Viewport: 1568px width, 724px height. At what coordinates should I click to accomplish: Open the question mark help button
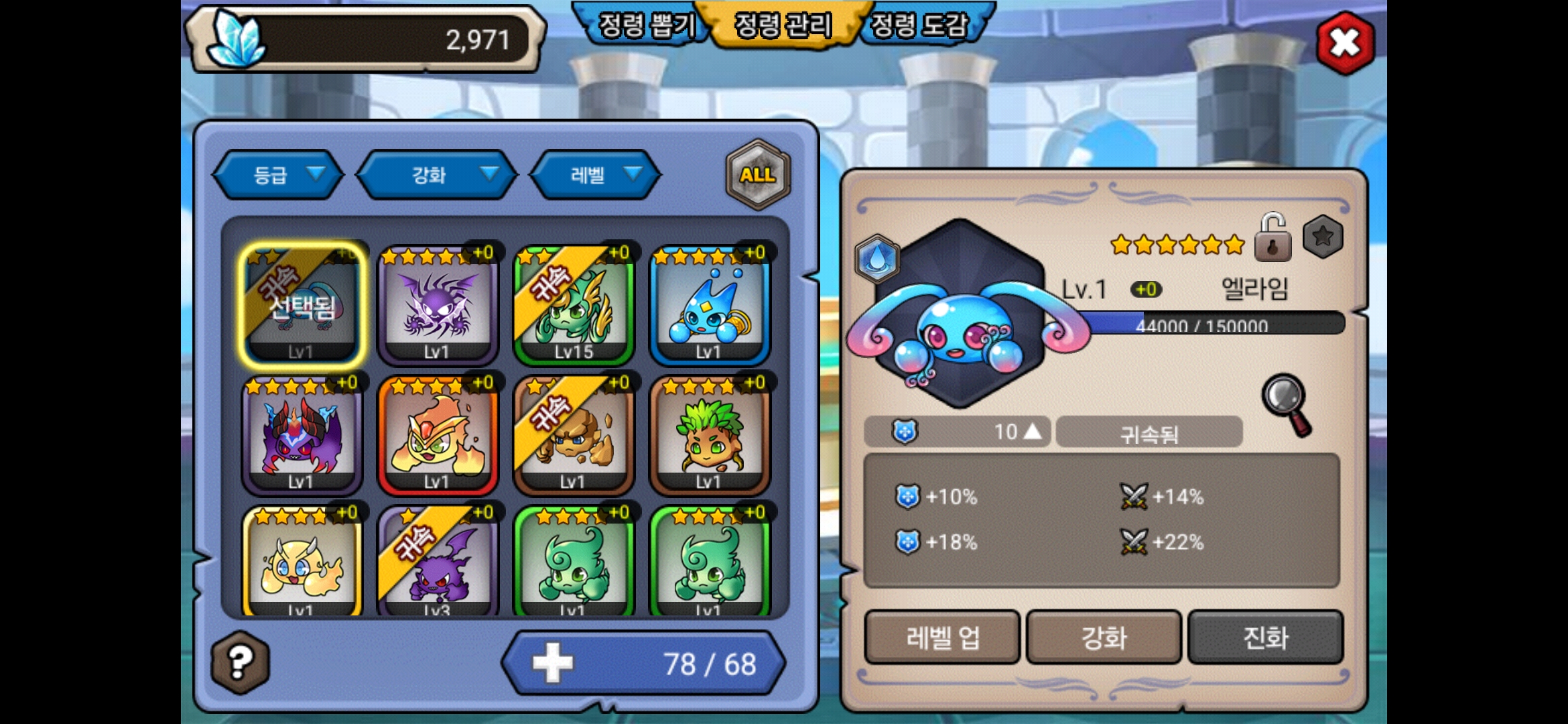coord(241,662)
